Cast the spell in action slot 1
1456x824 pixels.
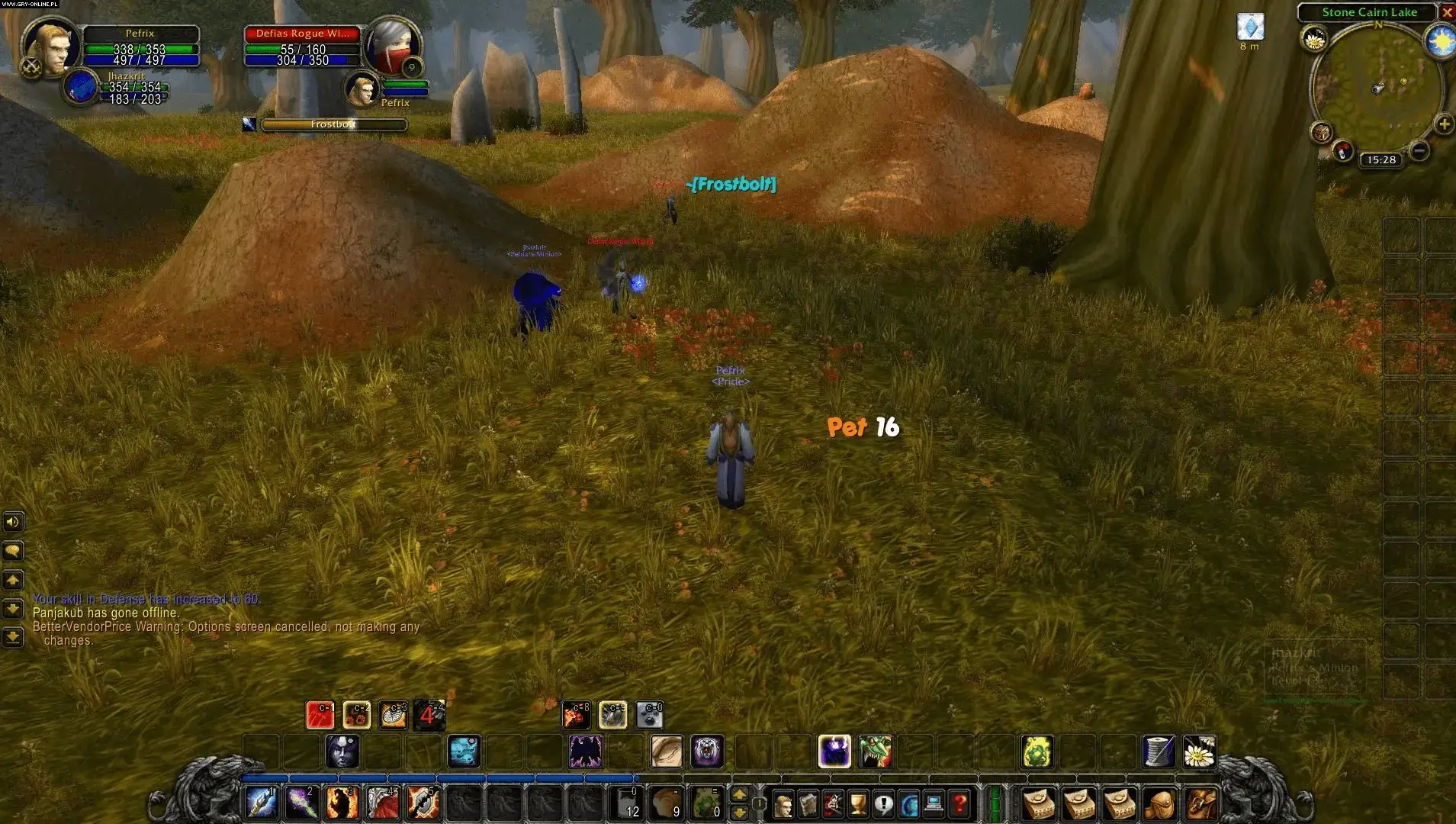(x=261, y=803)
